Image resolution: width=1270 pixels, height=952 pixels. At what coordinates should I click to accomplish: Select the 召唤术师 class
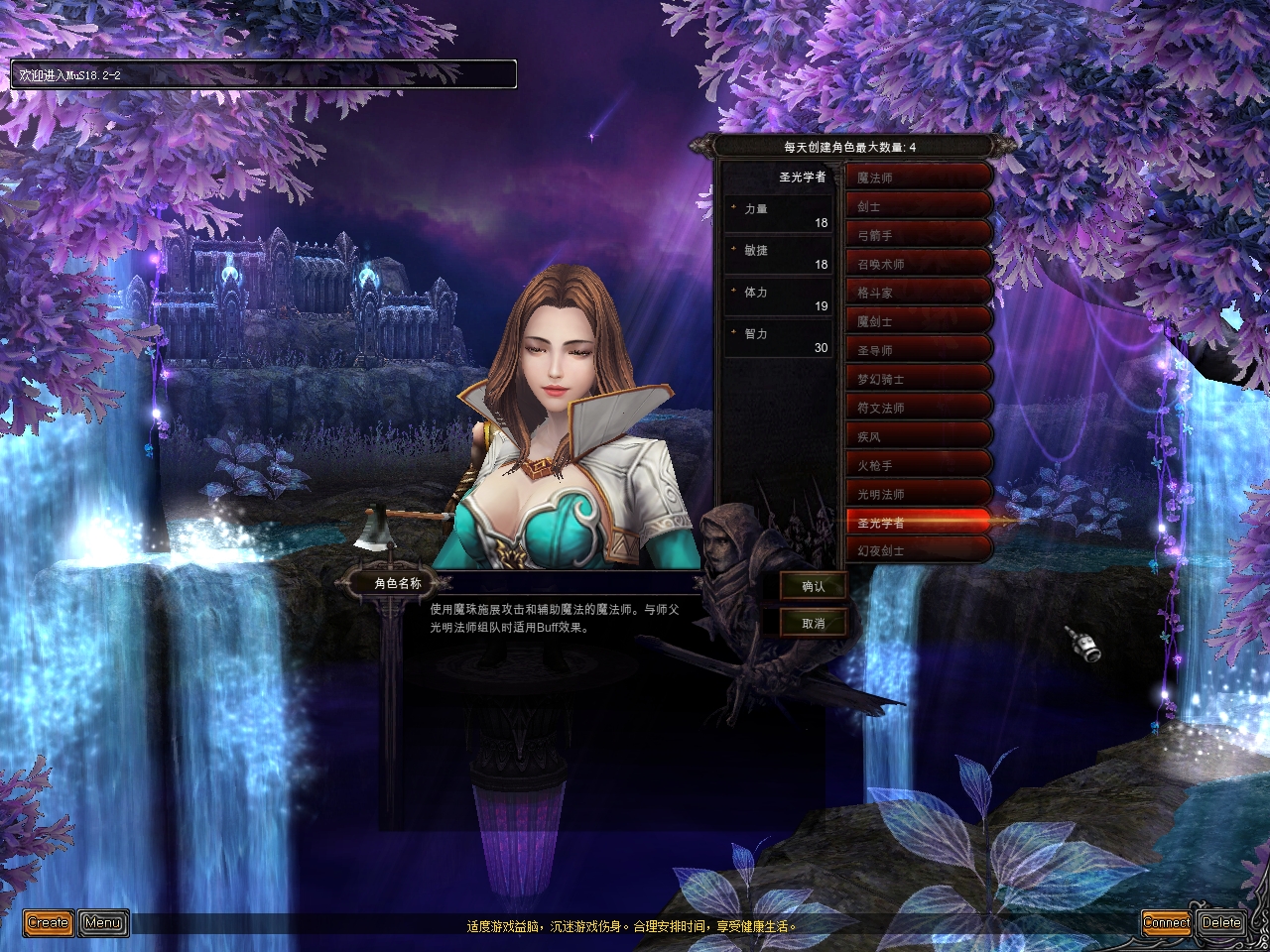tap(919, 264)
